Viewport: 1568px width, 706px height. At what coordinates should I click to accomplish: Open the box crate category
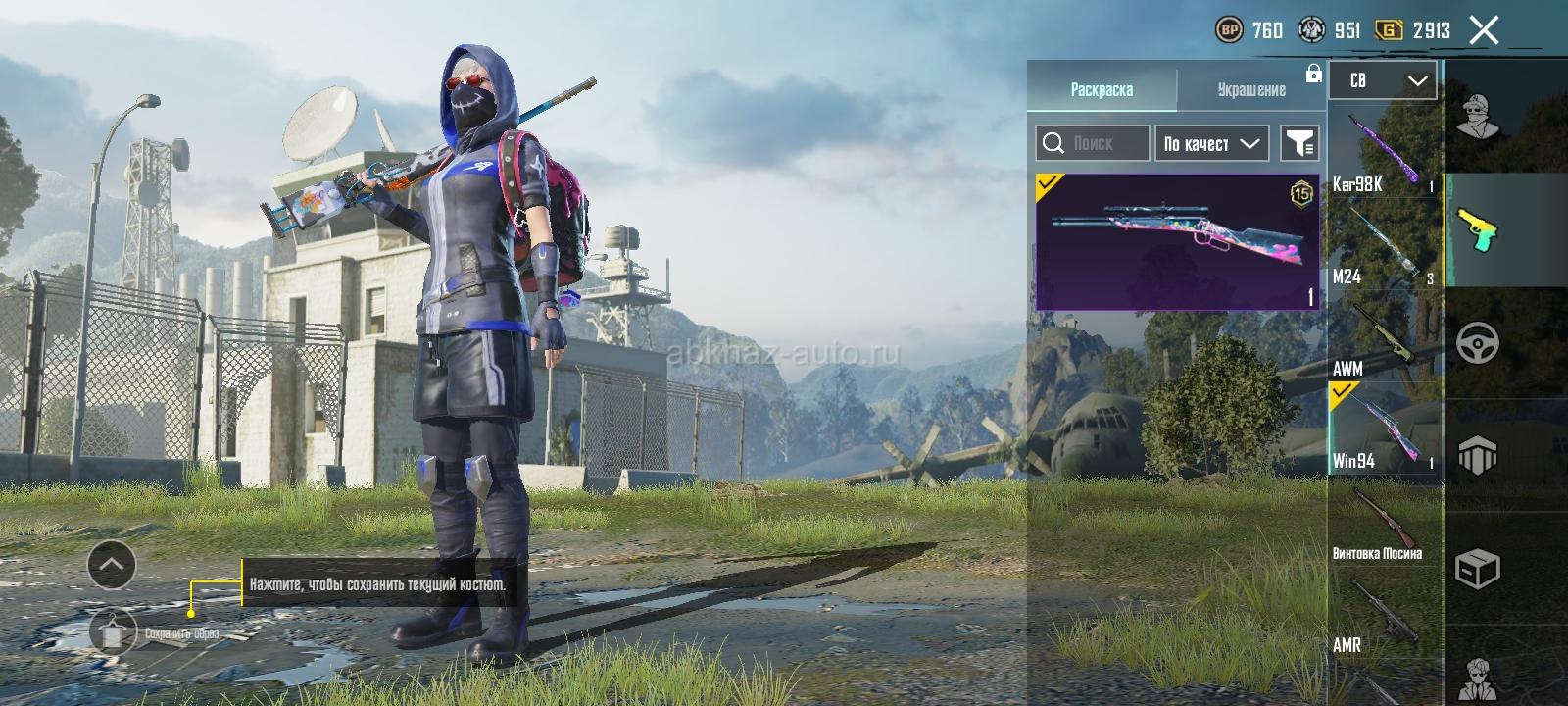click(x=1478, y=569)
